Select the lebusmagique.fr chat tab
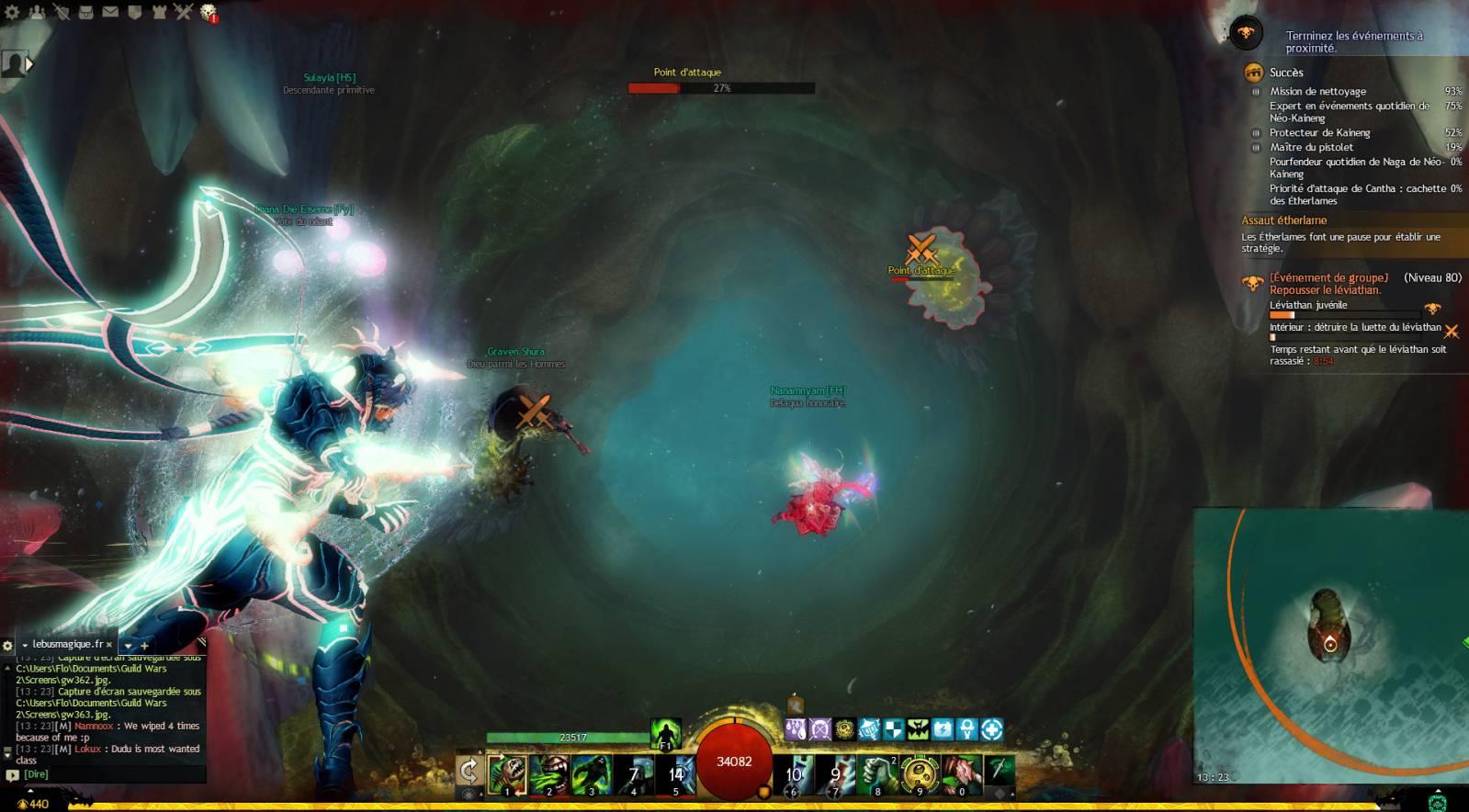1469x812 pixels. [x=67, y=645]
